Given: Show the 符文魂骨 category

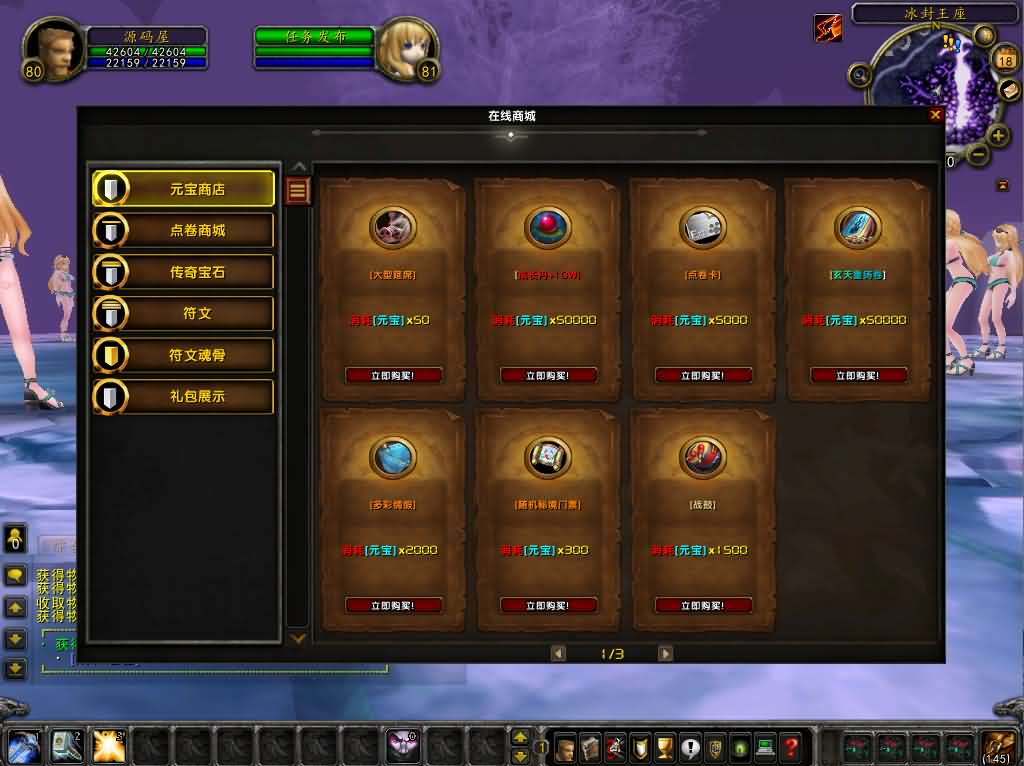Looking at the screenshot, I should coord(183,355).
